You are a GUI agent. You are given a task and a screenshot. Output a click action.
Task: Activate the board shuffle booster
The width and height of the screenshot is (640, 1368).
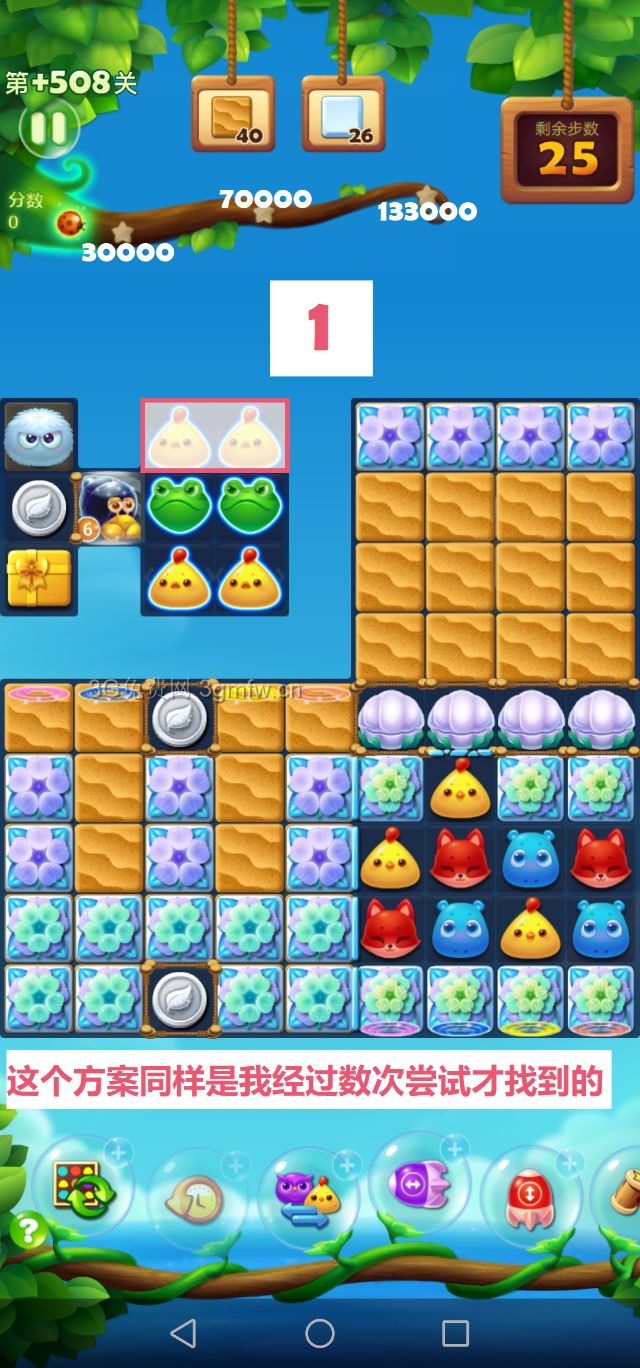coord(83,1187)
